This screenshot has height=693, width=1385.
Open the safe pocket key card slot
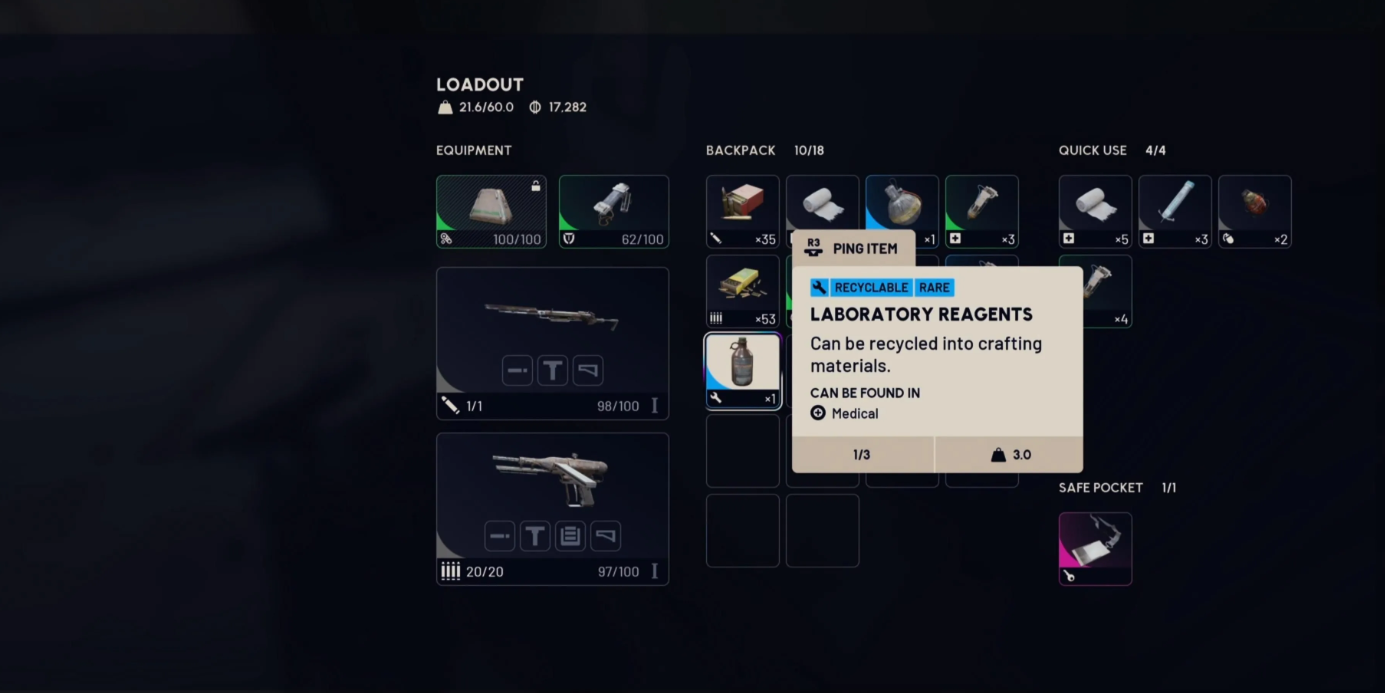1095,548
